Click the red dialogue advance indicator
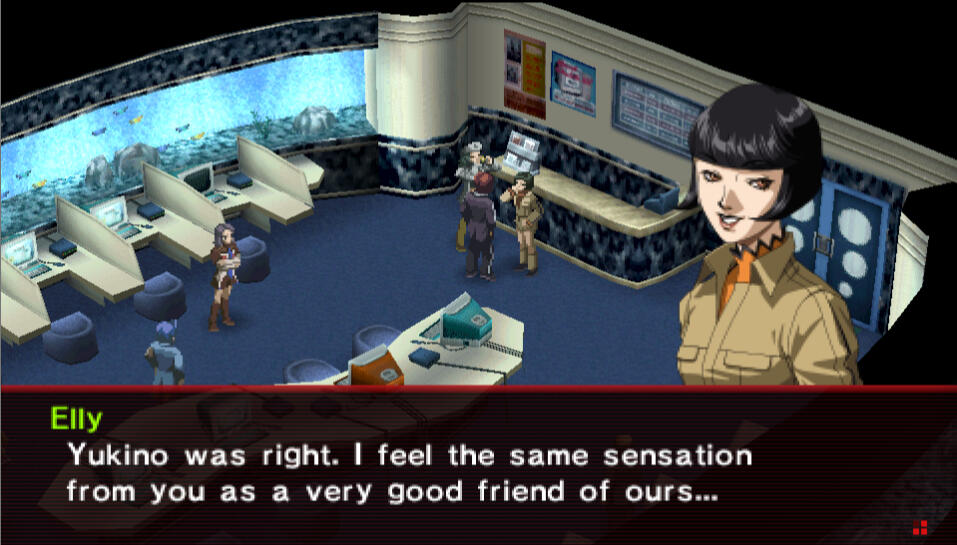This screenshot has height=545, width=957. point(920,526)
